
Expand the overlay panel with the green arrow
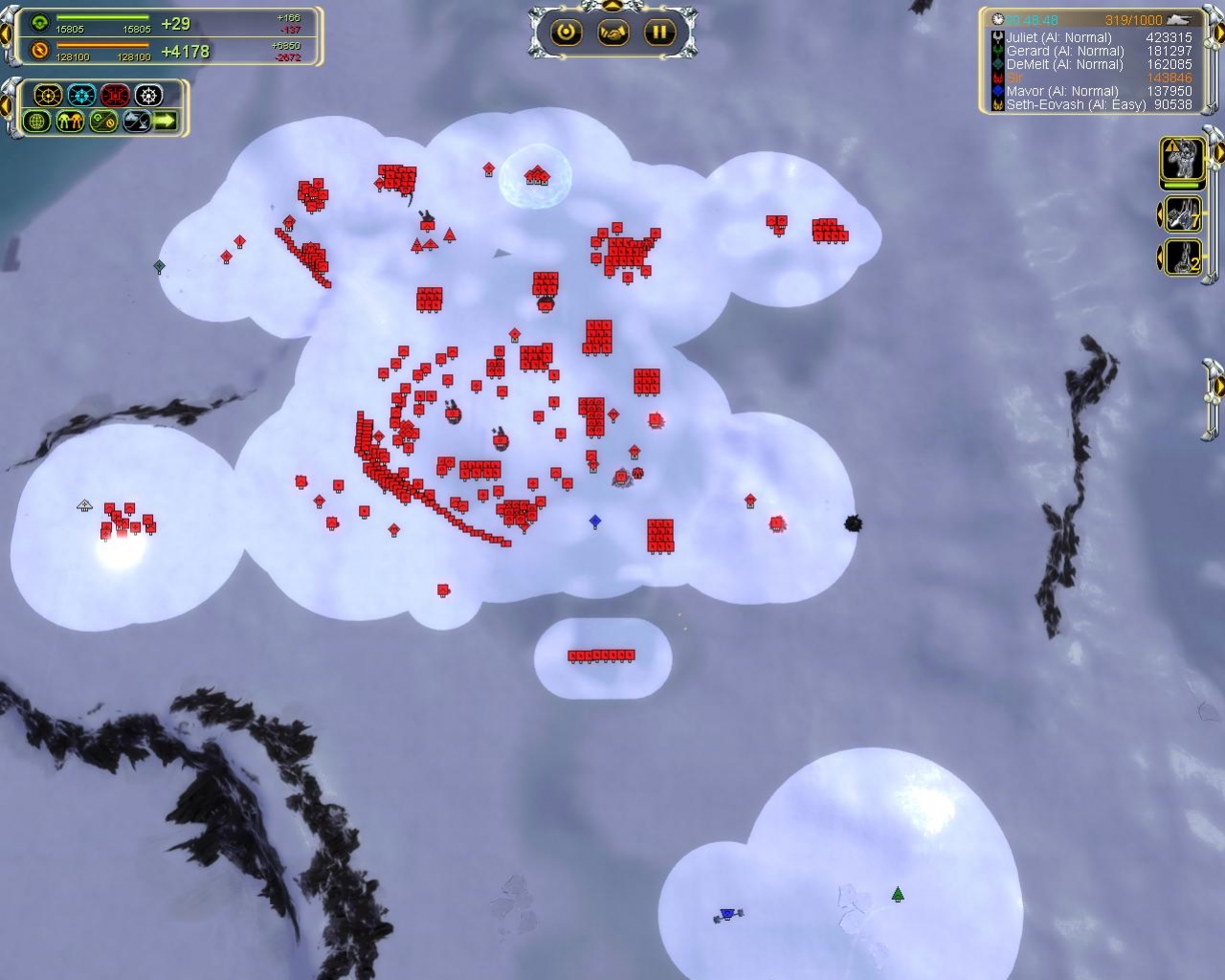165,122
